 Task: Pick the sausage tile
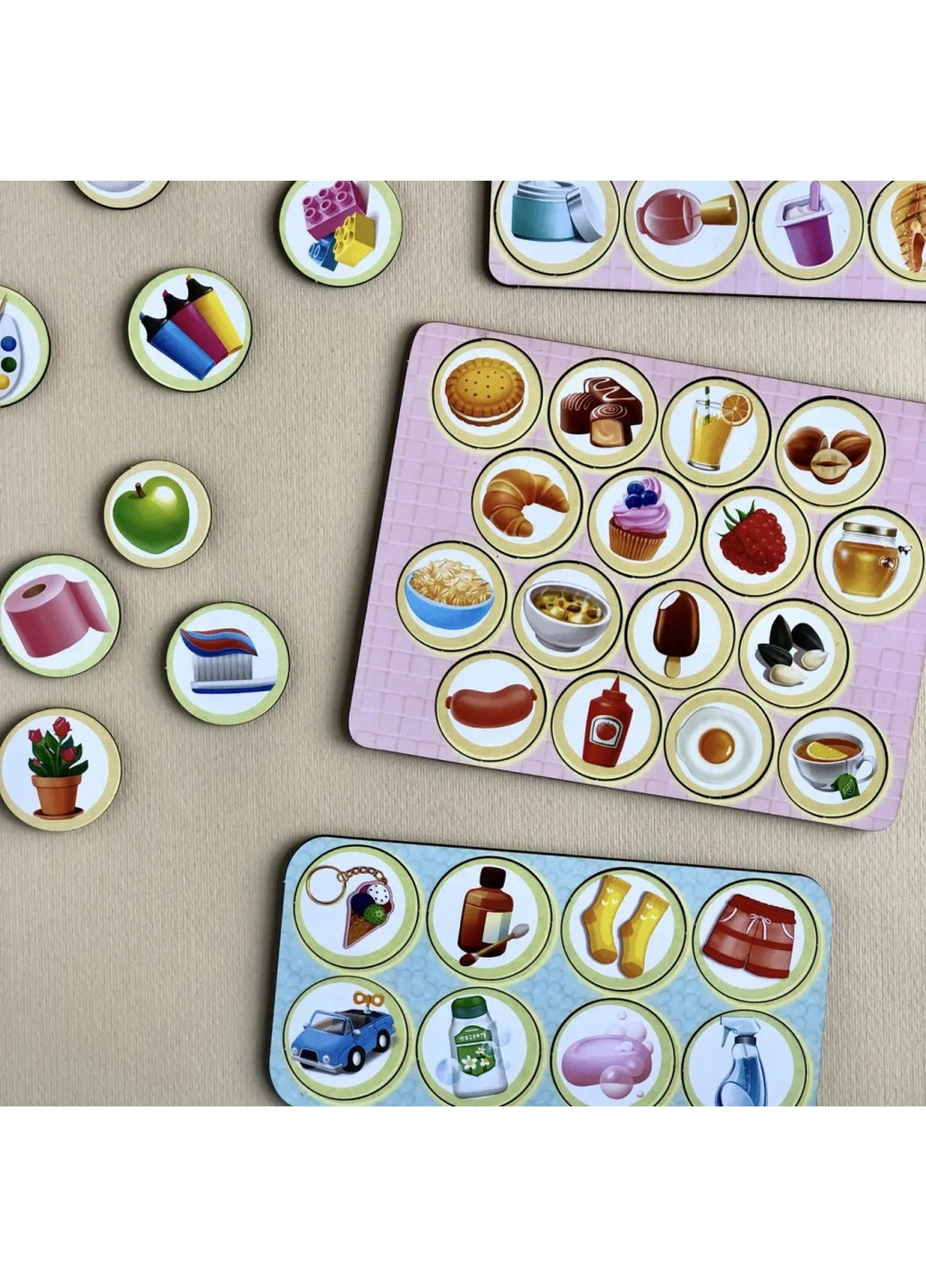click(x=492, y=707)
